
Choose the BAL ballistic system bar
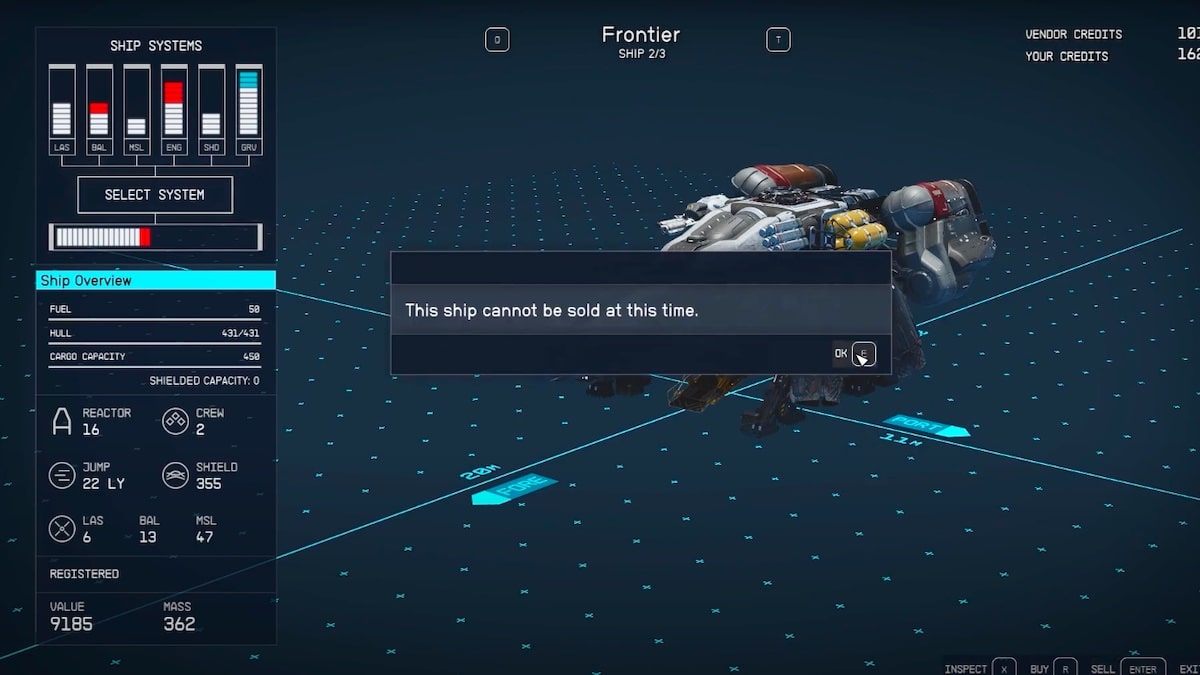[x=99, y=110]
